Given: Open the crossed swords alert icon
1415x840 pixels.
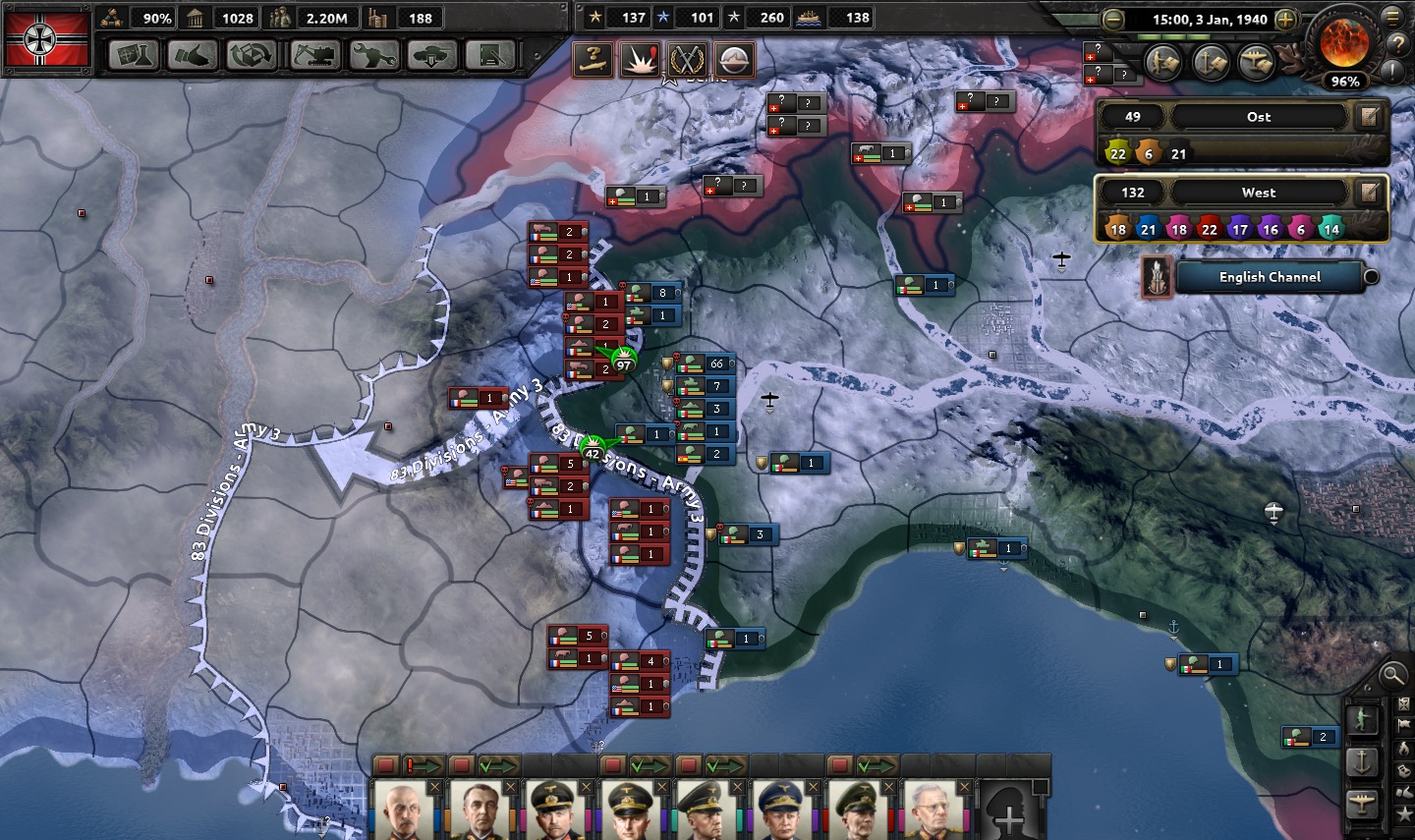Looking at the screenshot, I should coord(687,60).
